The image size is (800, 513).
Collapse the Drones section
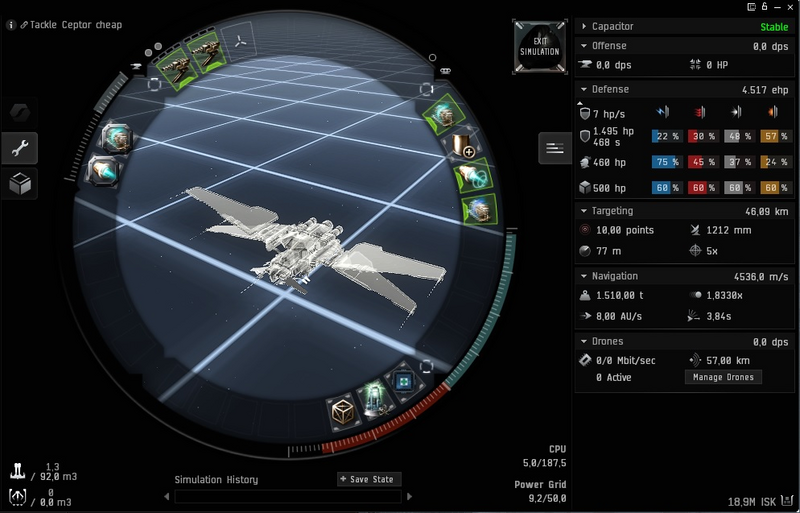coord(584,341)
